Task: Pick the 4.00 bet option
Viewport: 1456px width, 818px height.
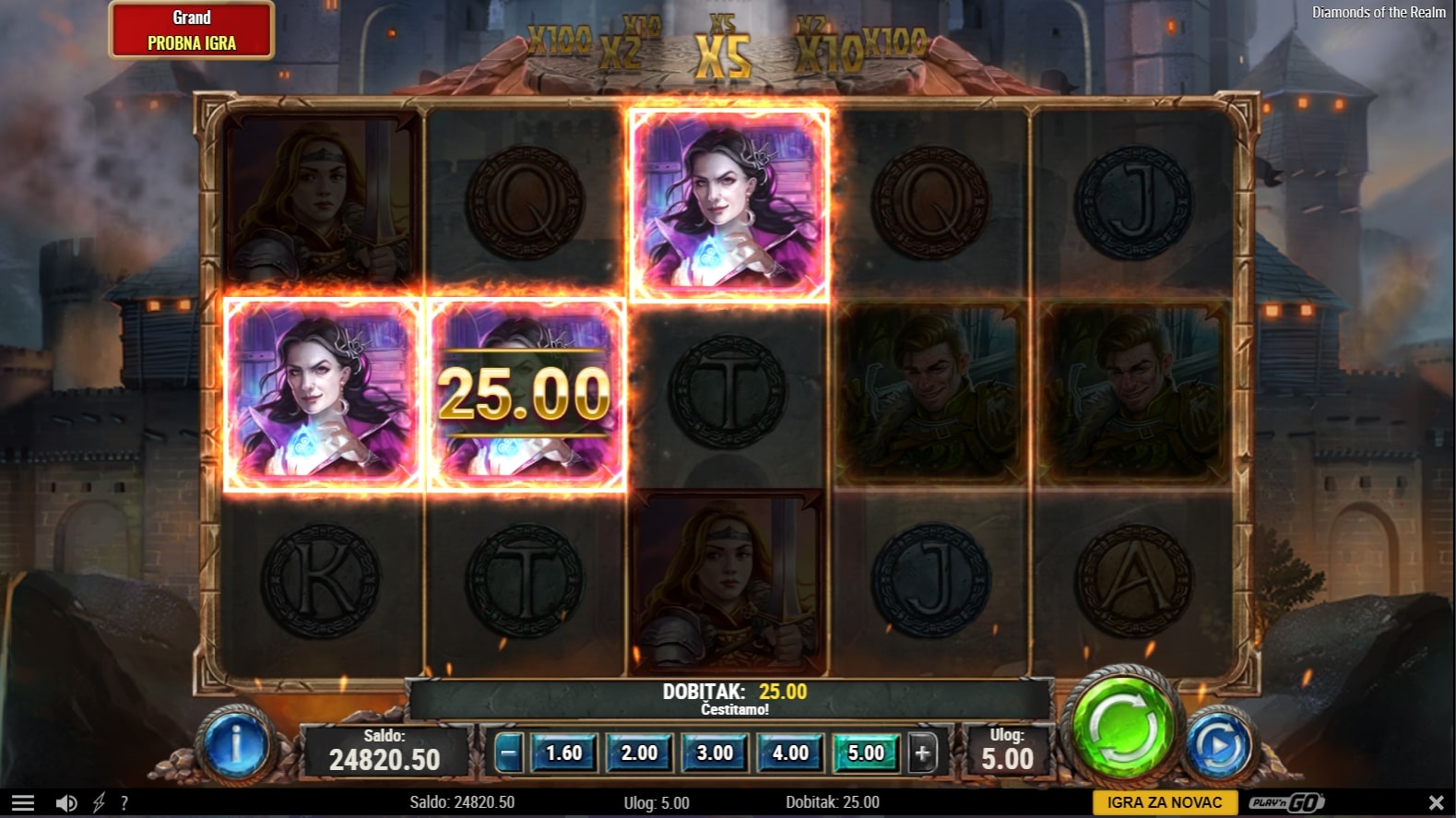Action: [790, 753]
